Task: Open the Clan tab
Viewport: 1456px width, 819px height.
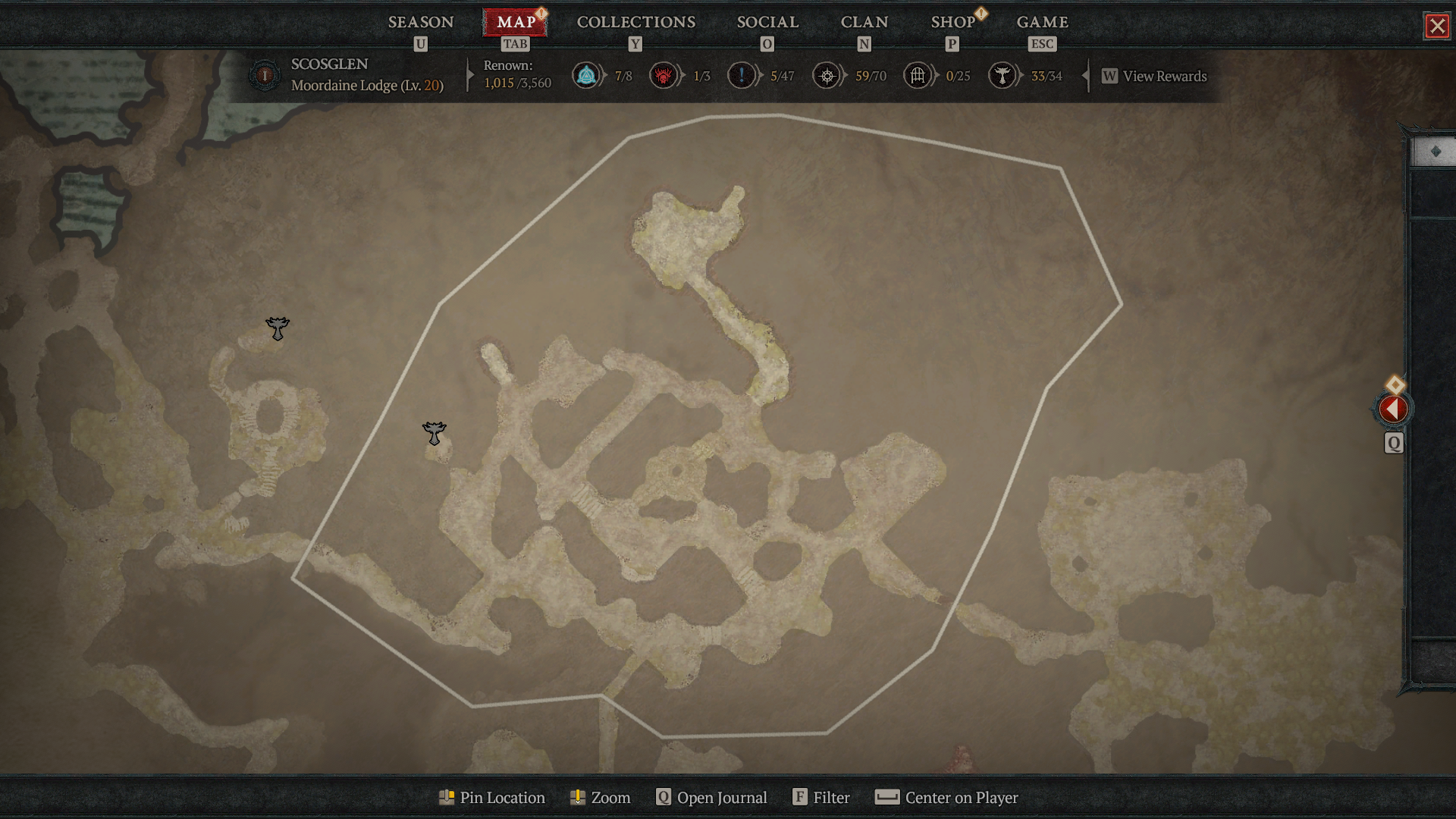Action: pyautogui.click(x=864, y=22)
